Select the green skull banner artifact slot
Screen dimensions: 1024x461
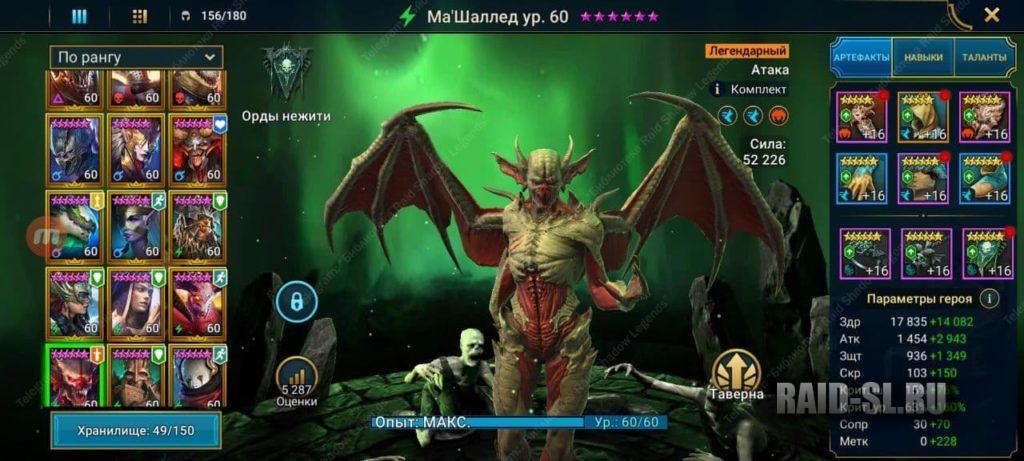pyautogui.click(x=986, y=253)
